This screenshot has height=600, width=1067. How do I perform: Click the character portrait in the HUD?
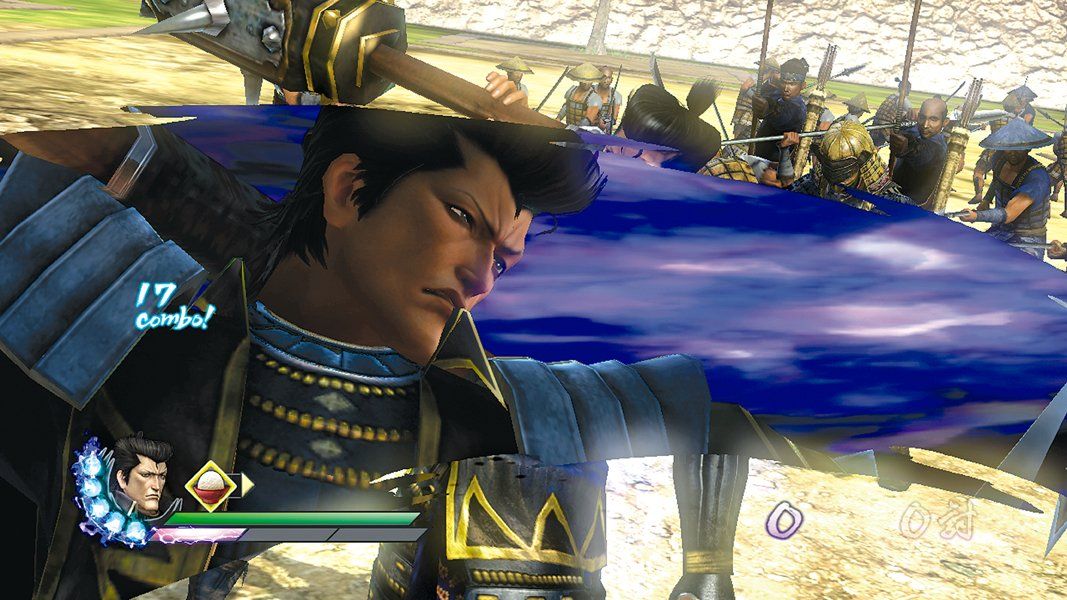pos(139,478)
